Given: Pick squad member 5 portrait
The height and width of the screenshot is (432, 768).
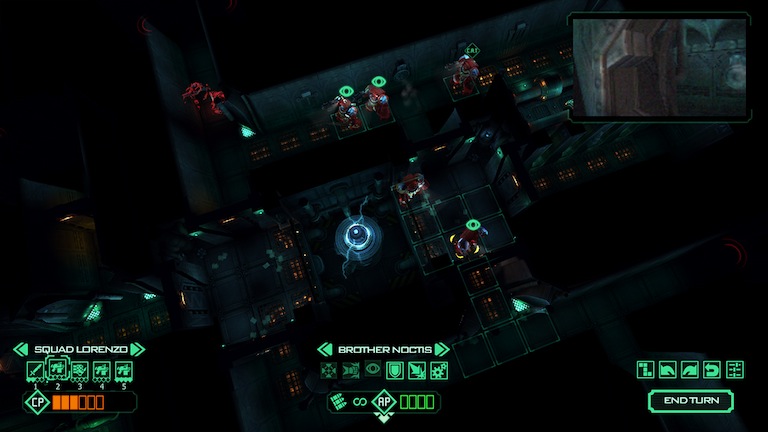Looking at the screenshot, I should (x=123, y=371).
